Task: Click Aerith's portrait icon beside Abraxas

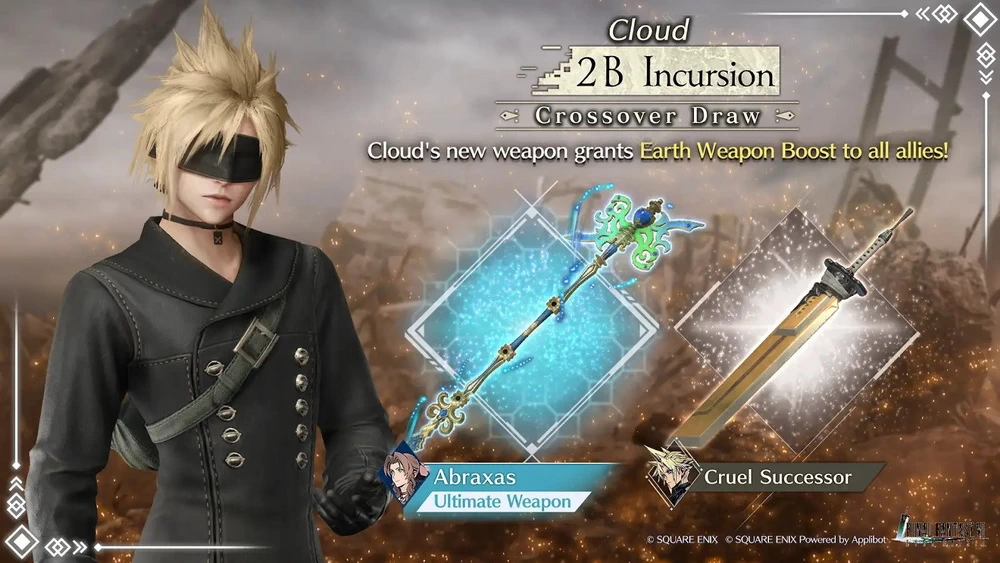Action: point(406,473)
